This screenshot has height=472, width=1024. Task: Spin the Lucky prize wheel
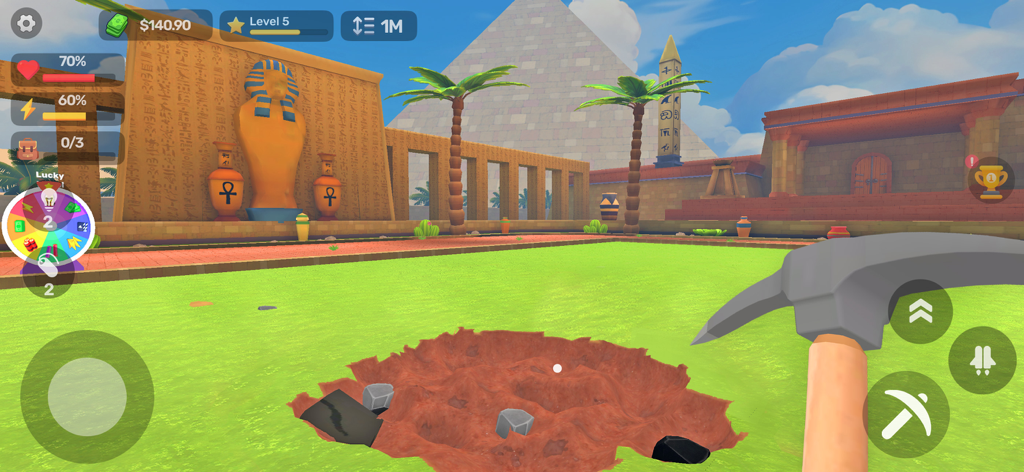(x=48, y=227)
